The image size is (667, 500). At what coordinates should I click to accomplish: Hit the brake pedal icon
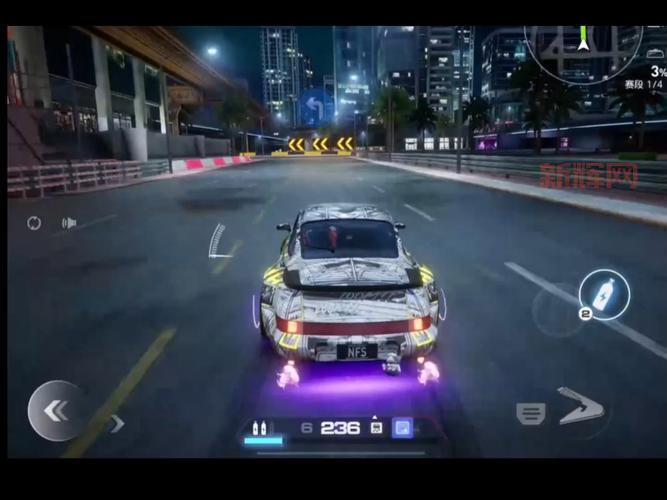530,413
